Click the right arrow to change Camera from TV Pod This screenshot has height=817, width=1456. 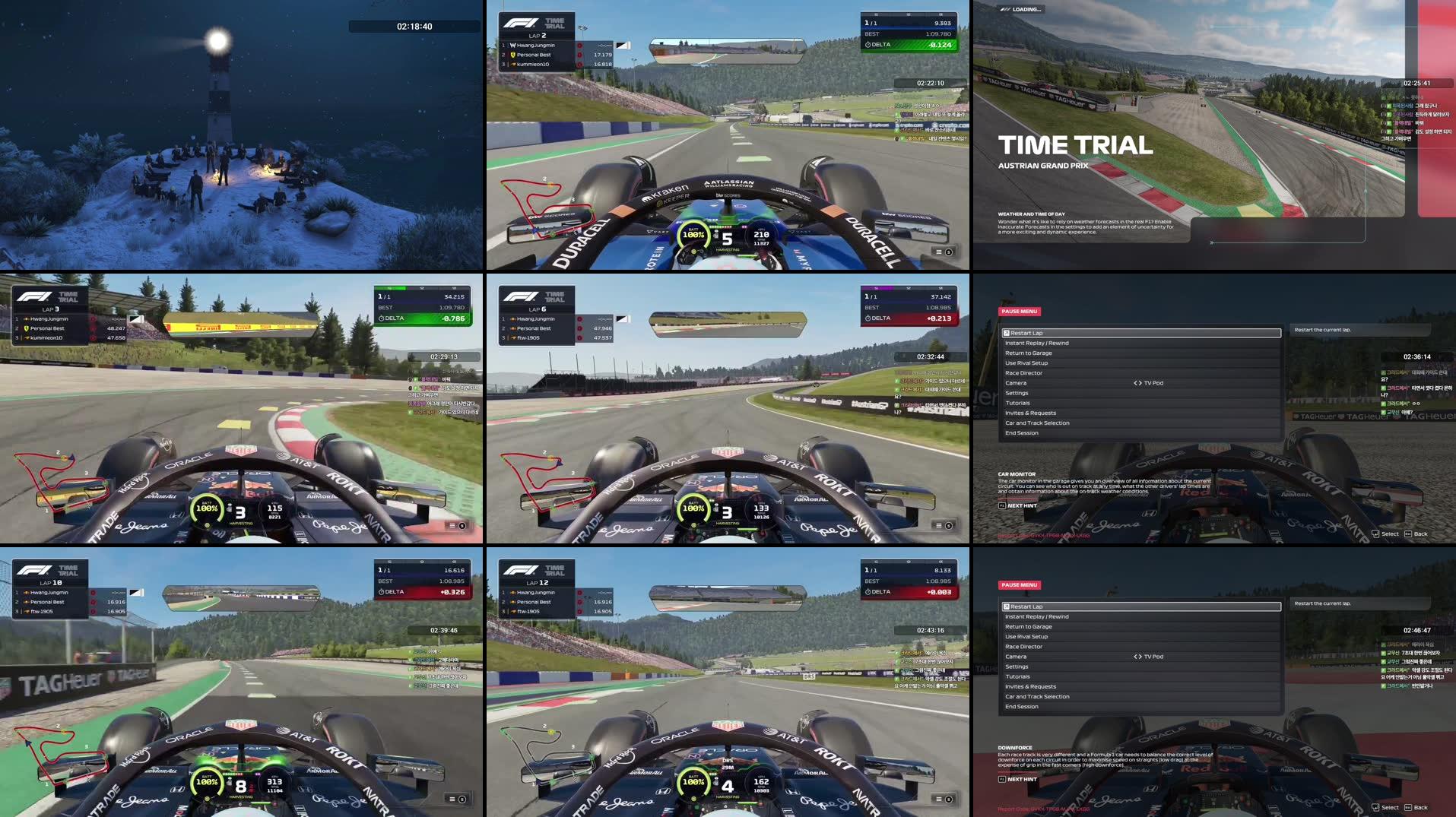(x=1140, y=382)
